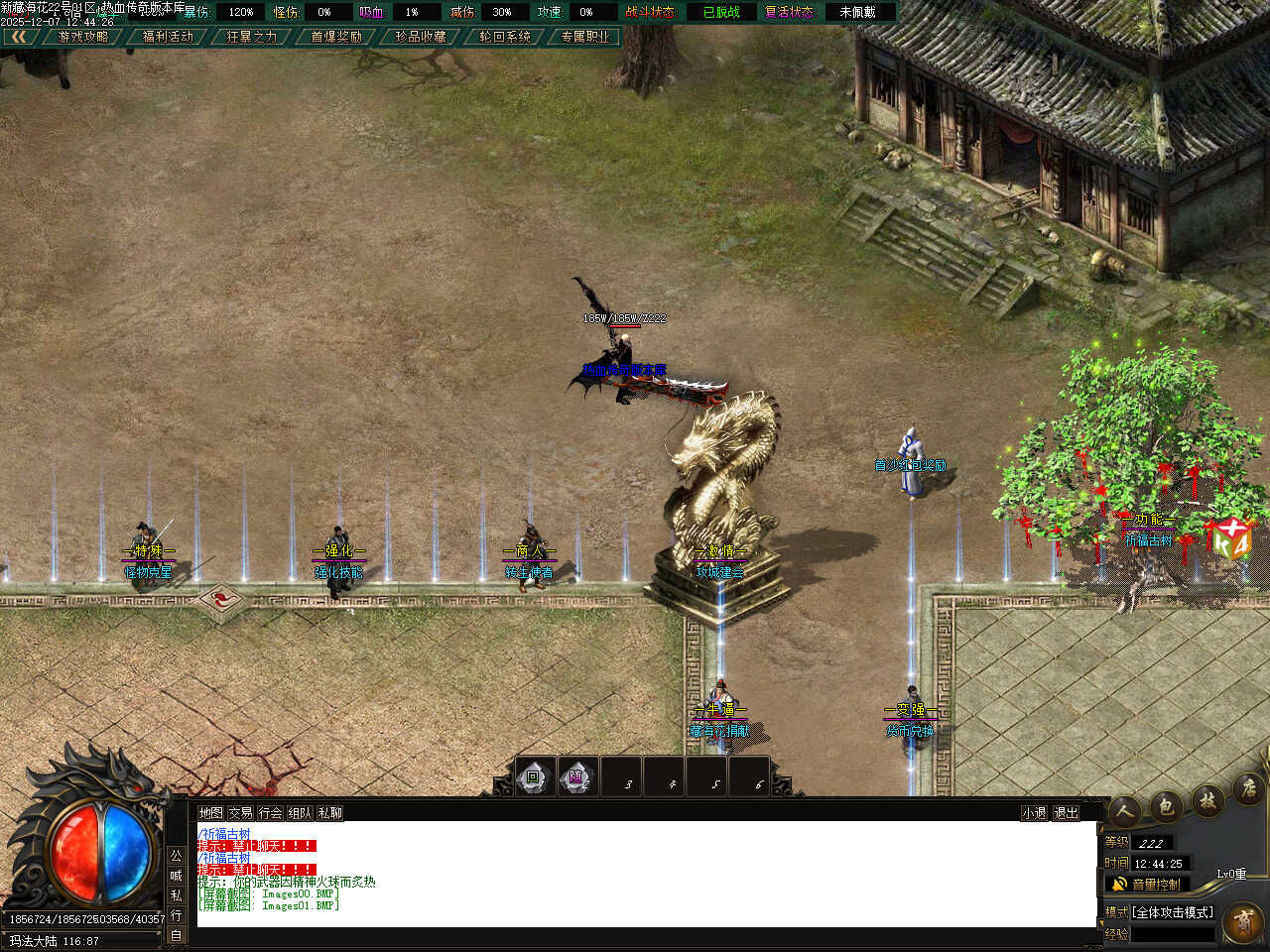Open the 包 bag inventory icon
Image resolution: width=1270 pixels, height=952 pixels.
click(x=1166, y=806)
